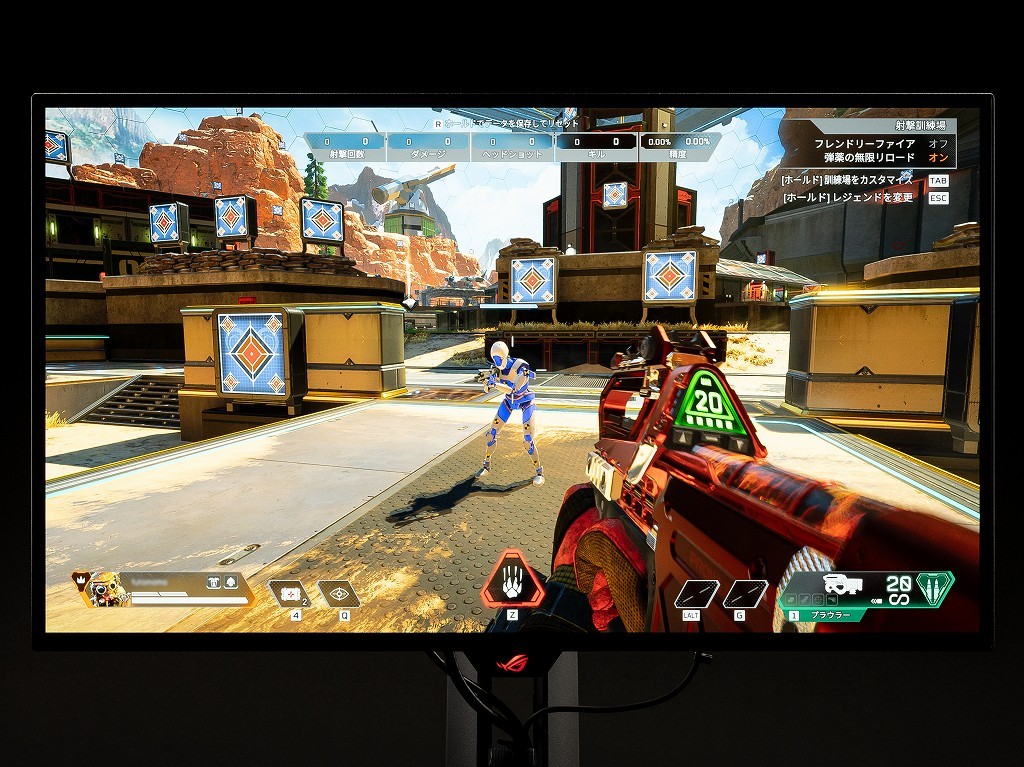Use the health kit item slot
This screenshot has width=1024, height=767.
click(291, 594)
